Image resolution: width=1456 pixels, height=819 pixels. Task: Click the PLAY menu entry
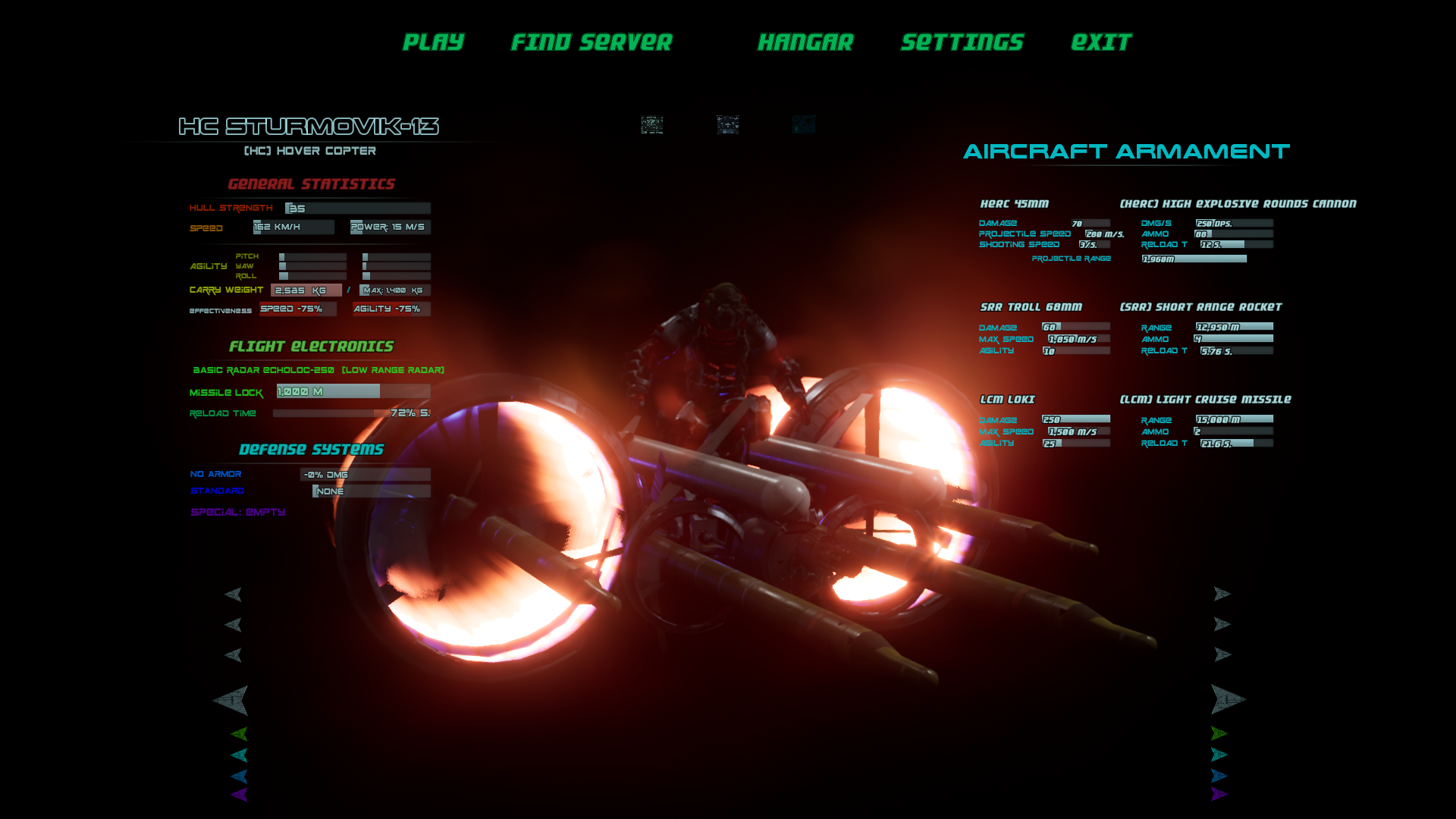433,42
